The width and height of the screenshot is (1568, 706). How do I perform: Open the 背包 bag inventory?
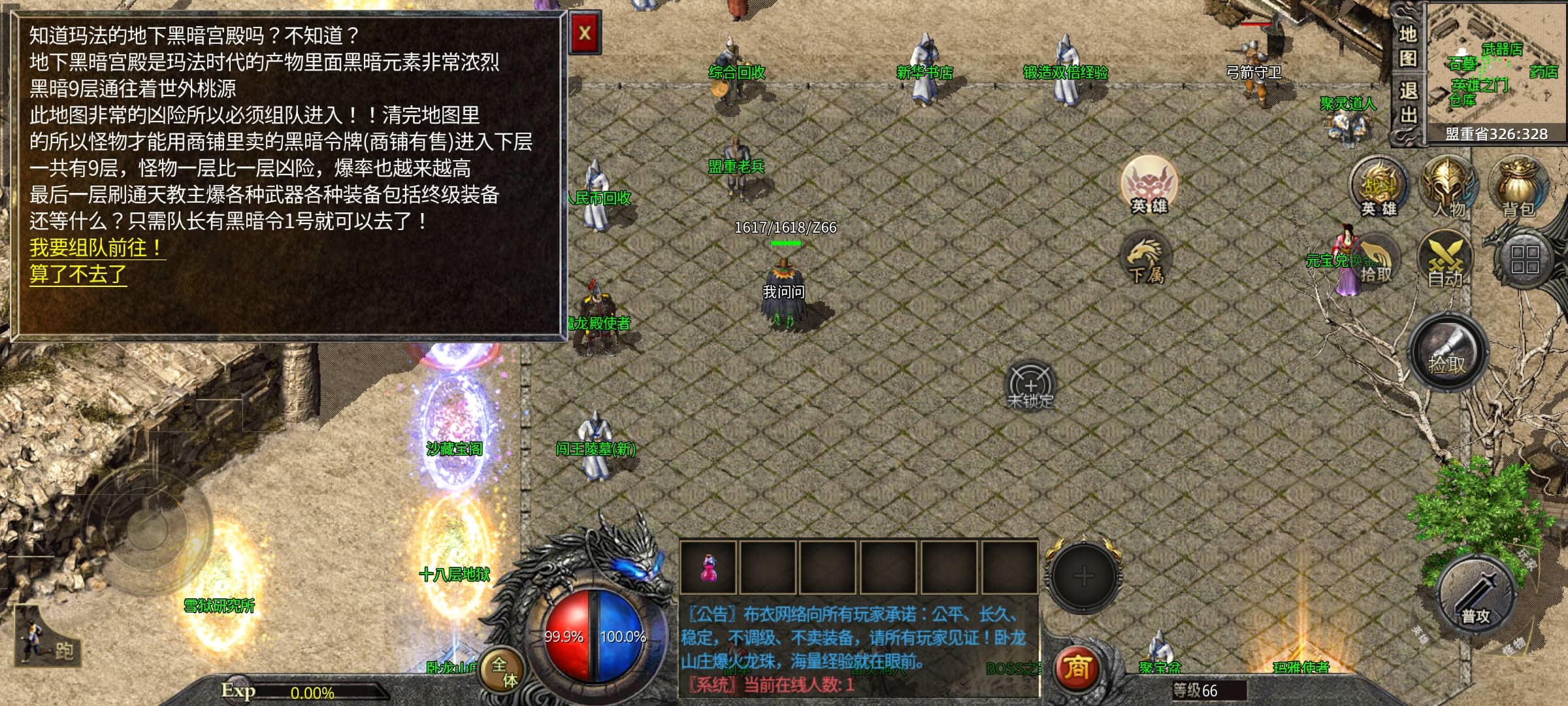(x=1519, y=187)
